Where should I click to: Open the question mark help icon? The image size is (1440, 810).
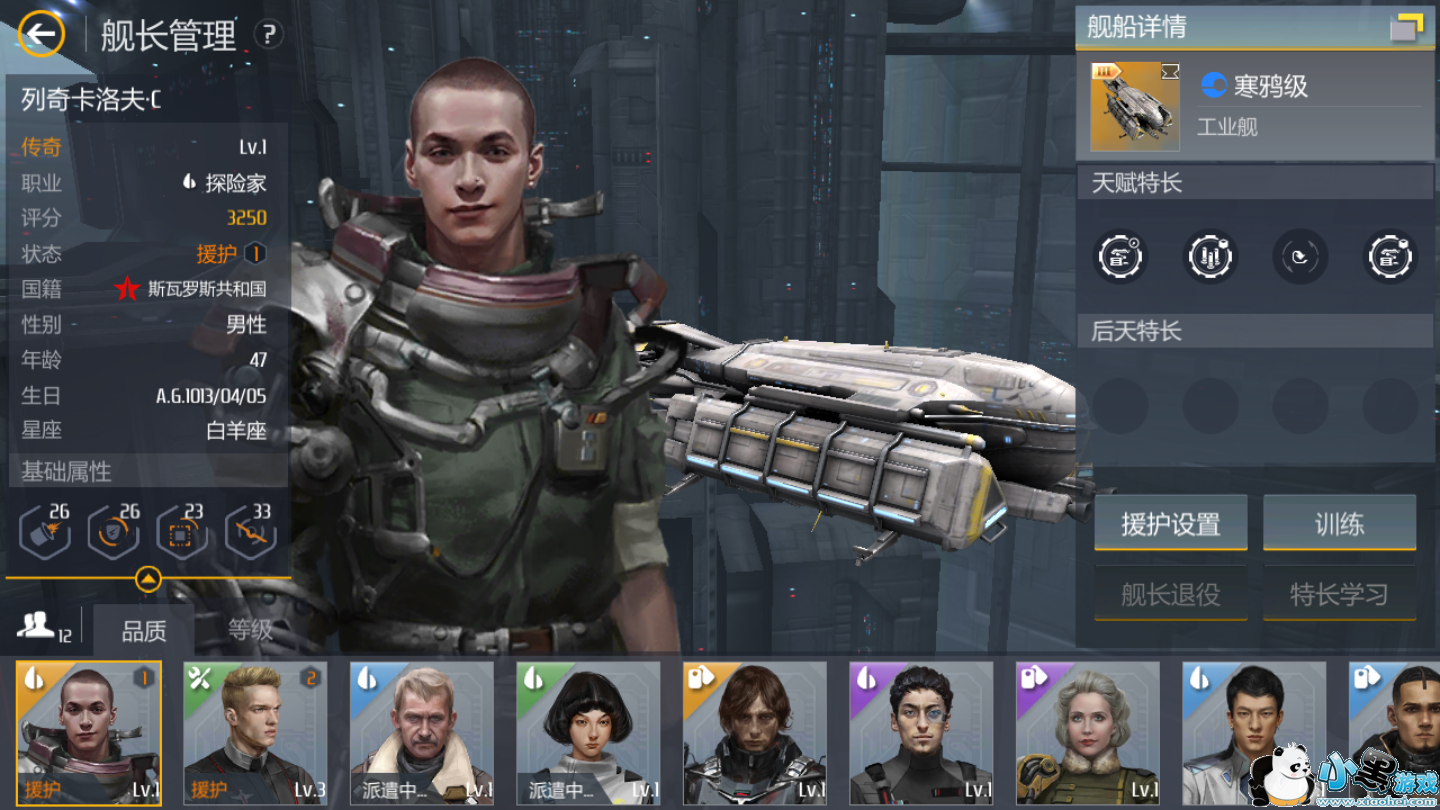click(268, 35)
